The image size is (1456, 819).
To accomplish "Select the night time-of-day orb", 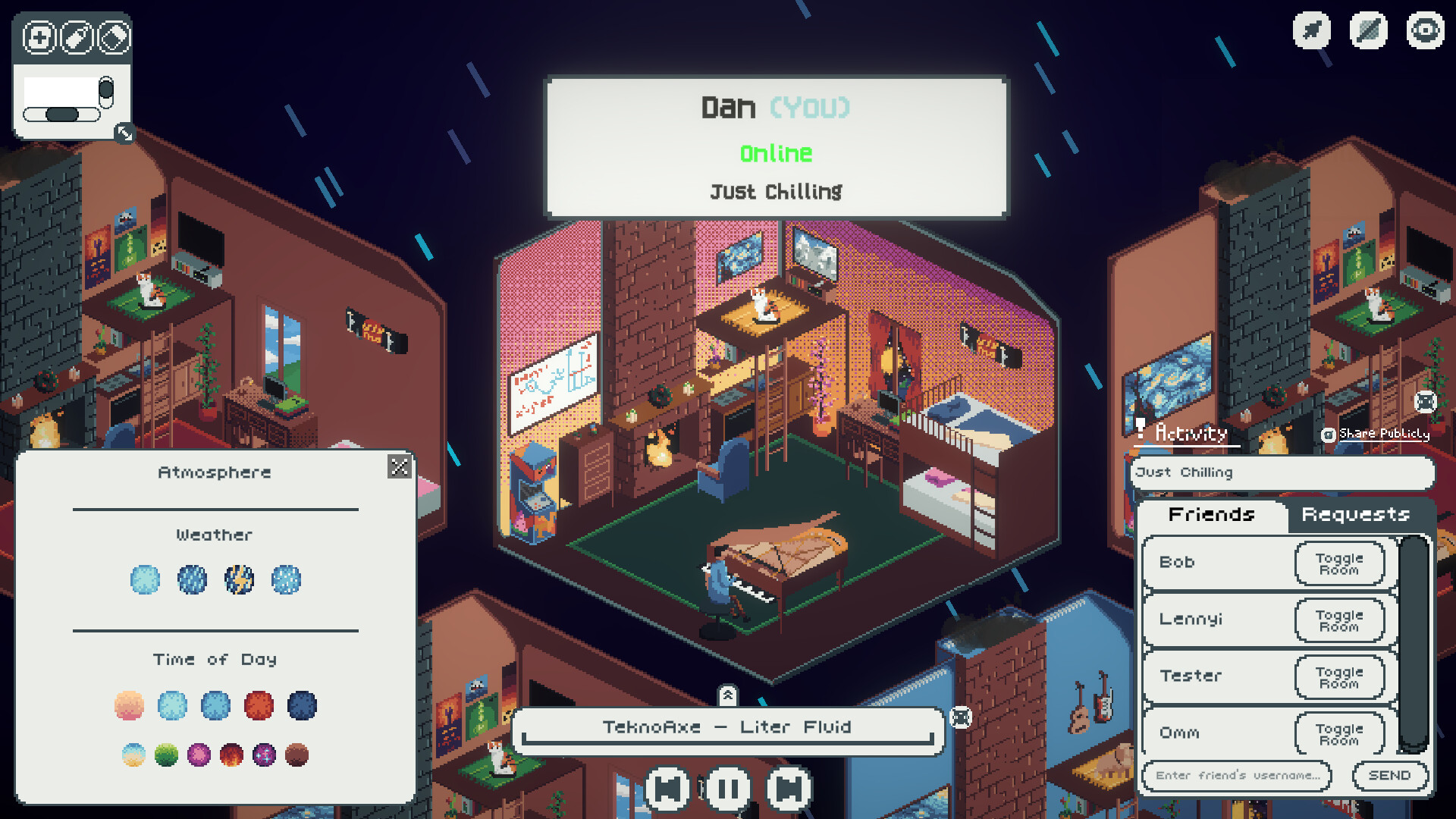I will (303, 705).
